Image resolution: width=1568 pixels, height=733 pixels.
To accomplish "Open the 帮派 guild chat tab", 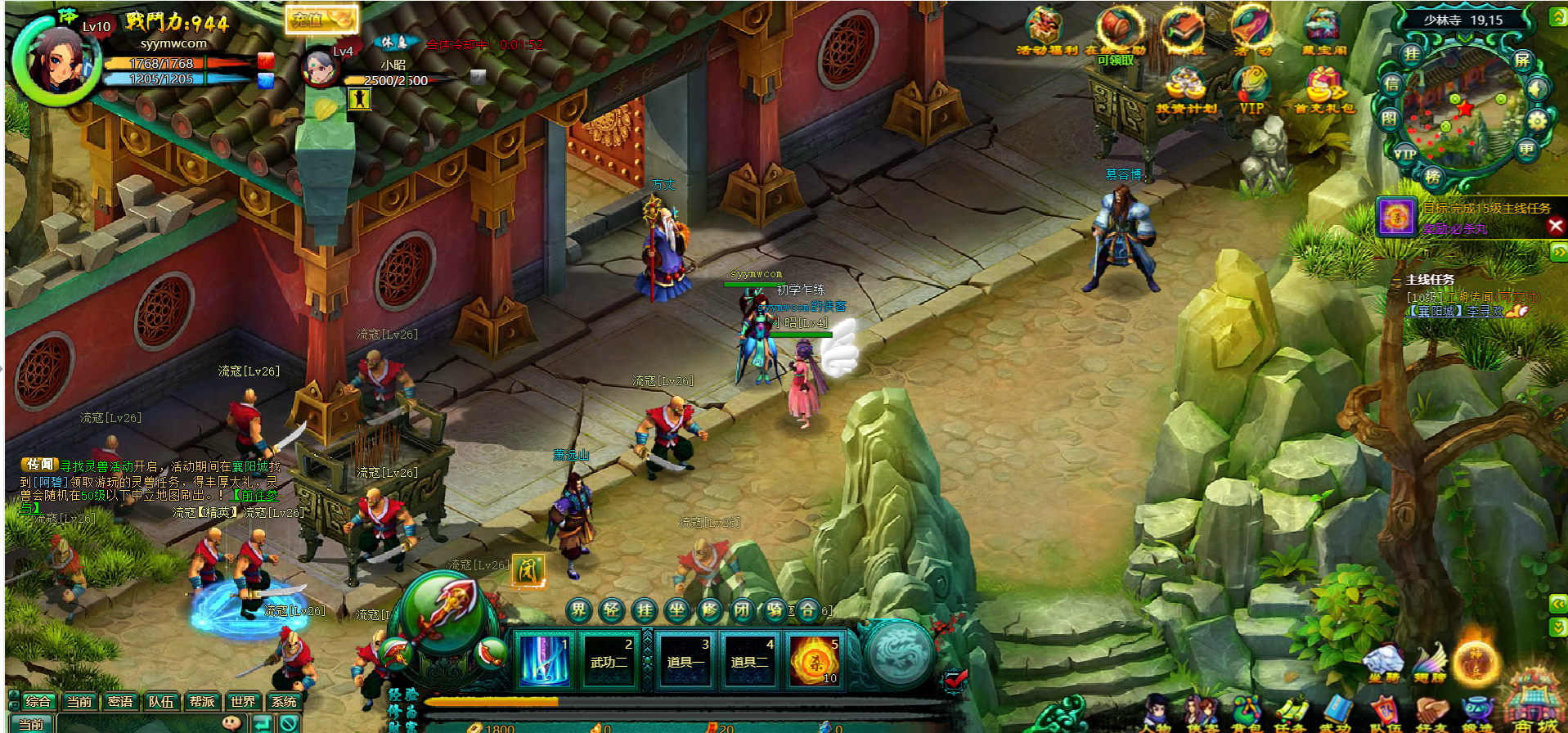I will click(x=202, y=701).
